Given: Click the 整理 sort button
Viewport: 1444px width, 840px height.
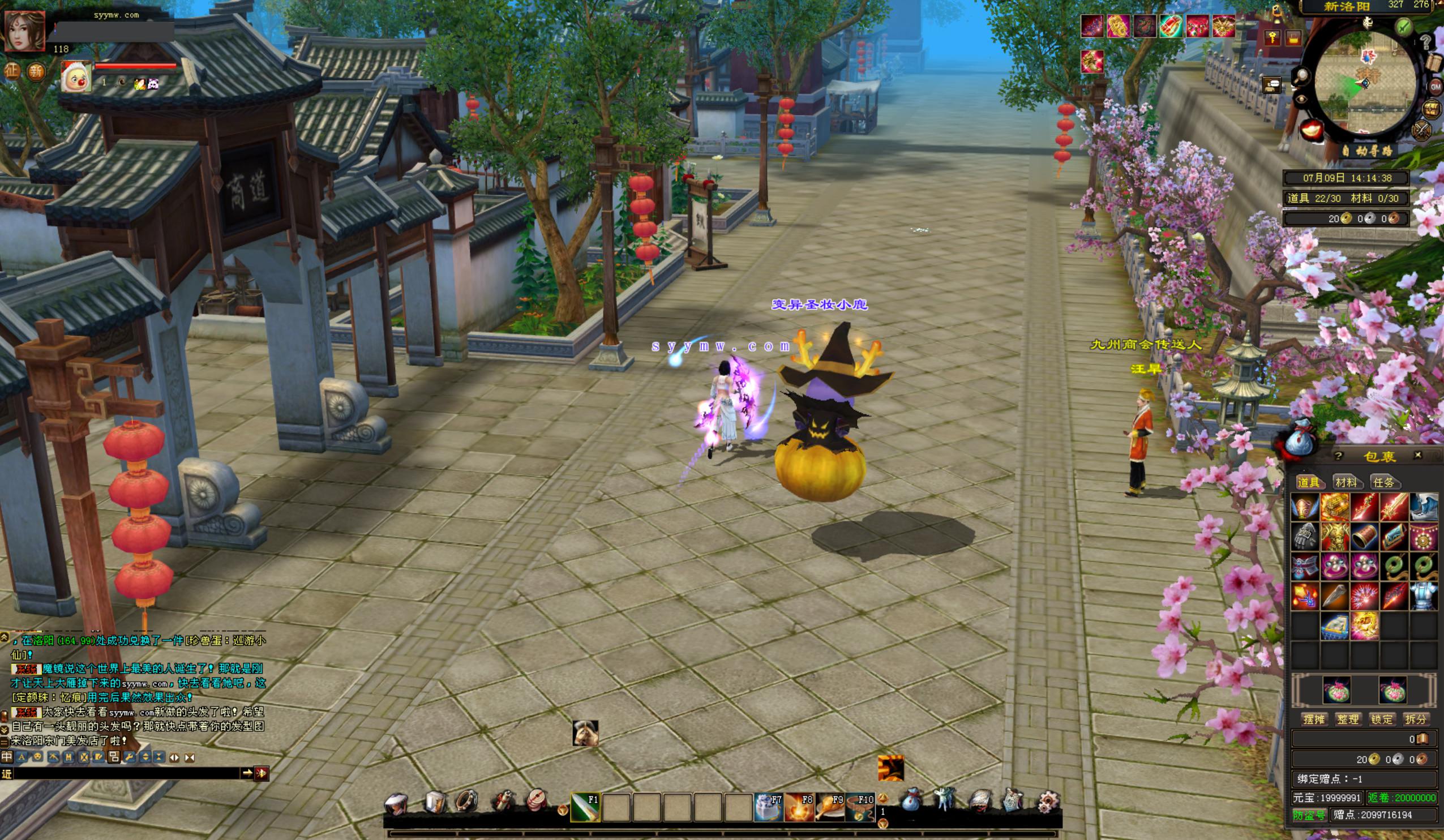Looking at the screenshot, I should [x=1348, y=719].
